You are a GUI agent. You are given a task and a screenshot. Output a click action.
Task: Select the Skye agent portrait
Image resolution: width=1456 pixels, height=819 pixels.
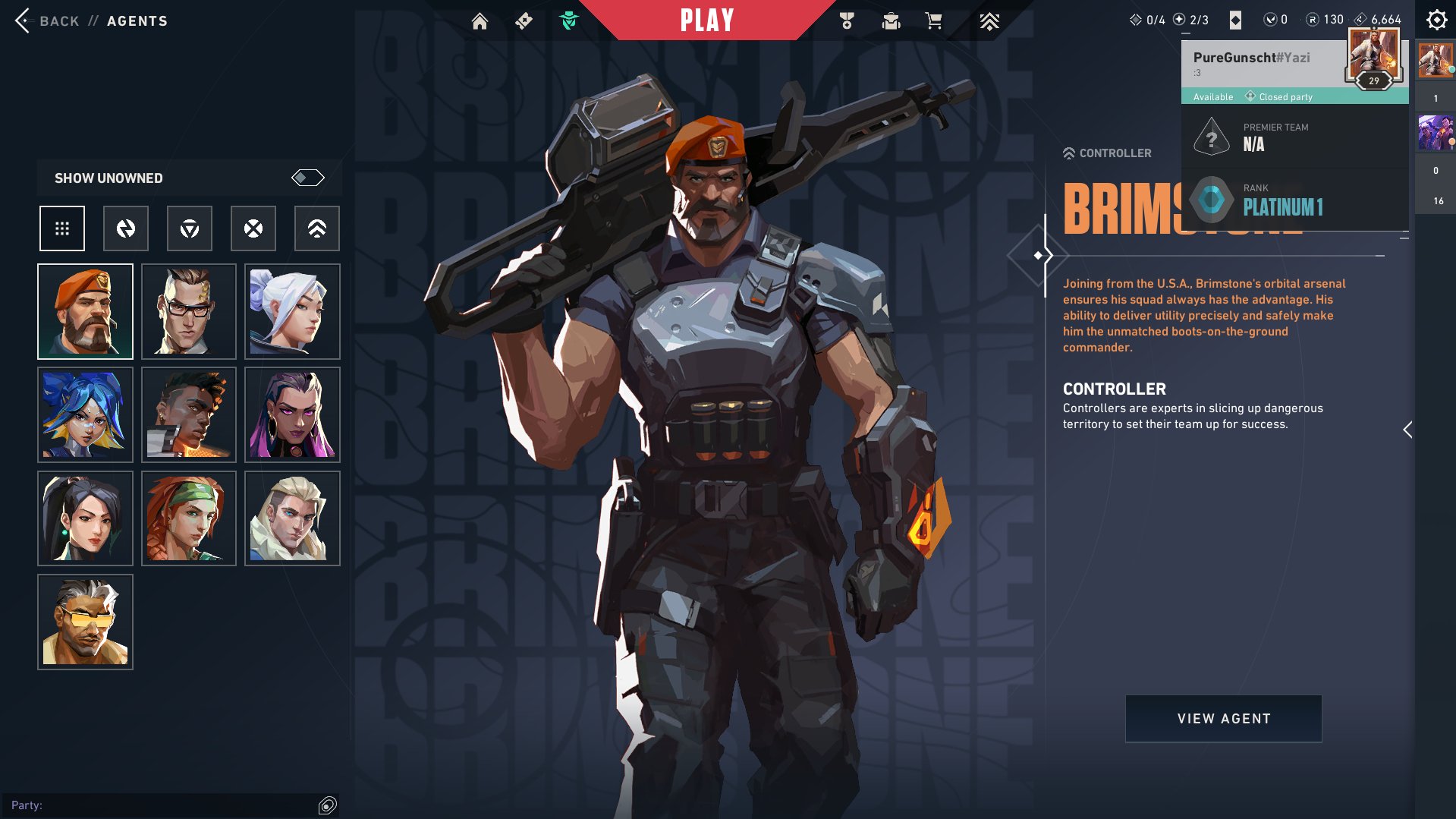(189, 518)
